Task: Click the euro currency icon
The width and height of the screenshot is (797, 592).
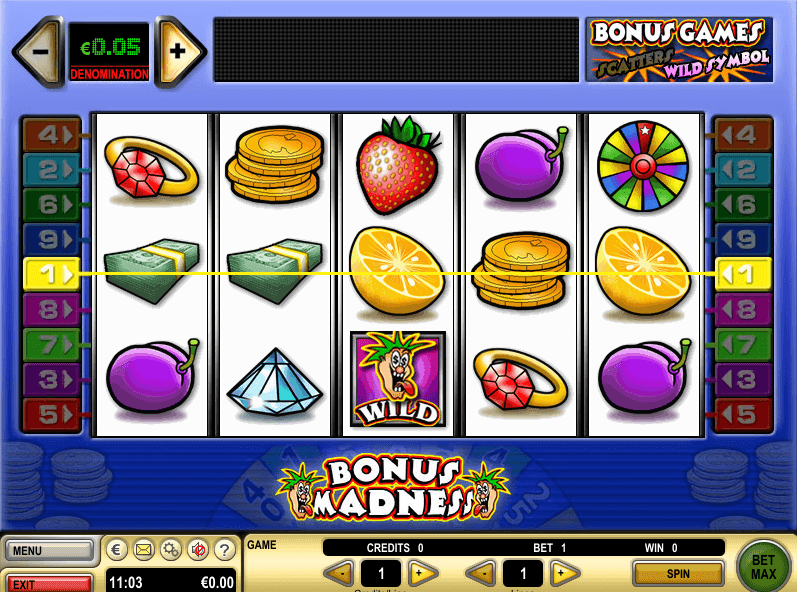Action: pyautogui.click(x=117, y=549)
